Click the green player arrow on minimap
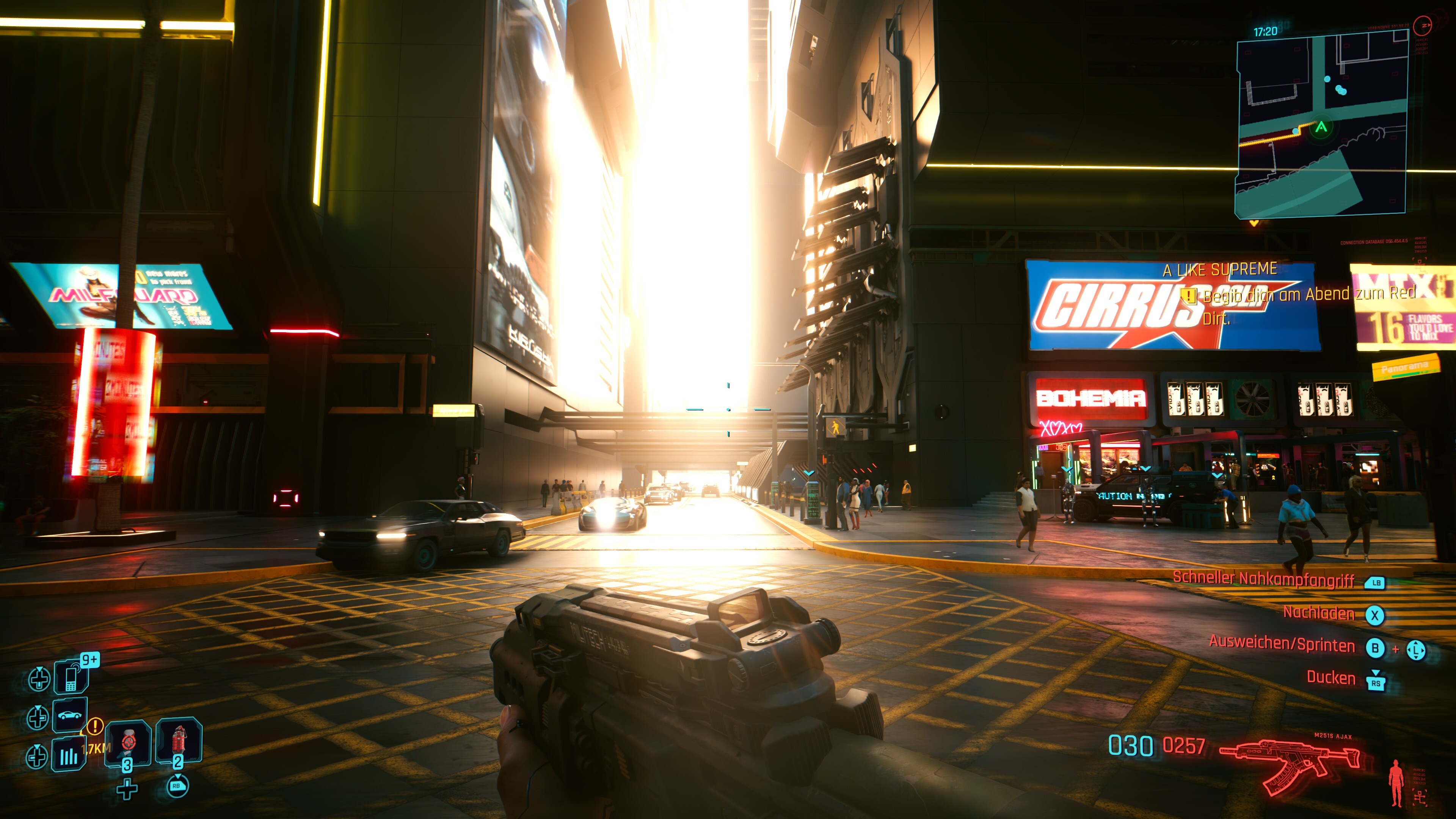The width and height of the screenshot is (1456, 819). click(x=1321, y=127)
